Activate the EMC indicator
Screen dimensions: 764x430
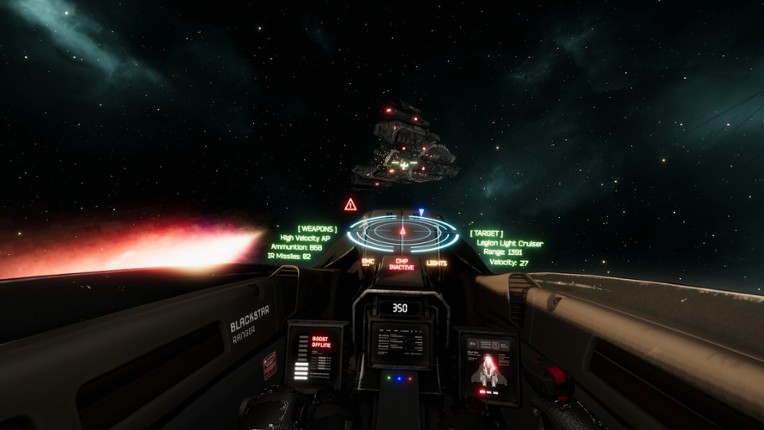click(x=368, y=262)
